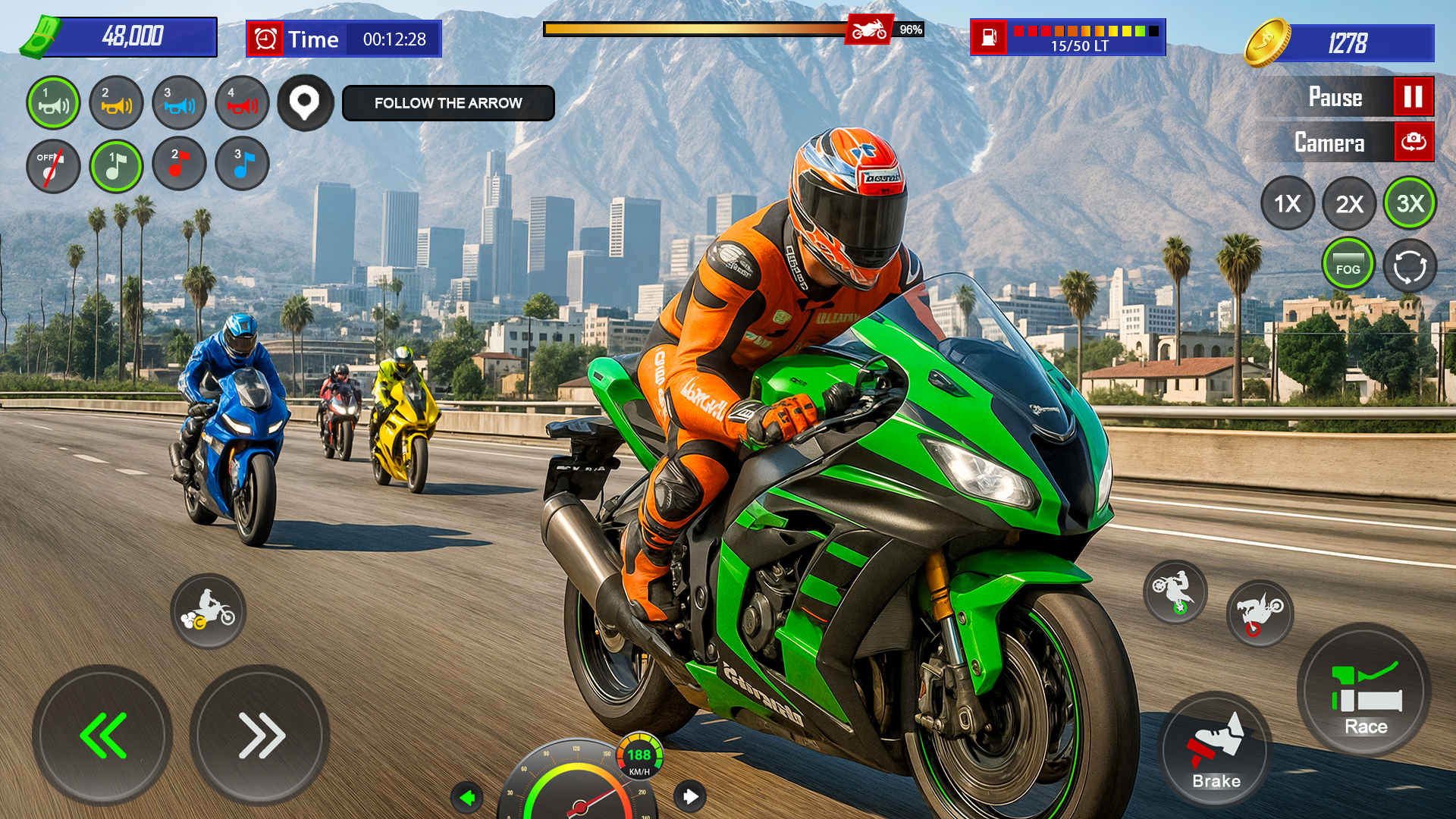The image size is (1456, 819).
Task: Turn music off
Action: pos(53,166)
